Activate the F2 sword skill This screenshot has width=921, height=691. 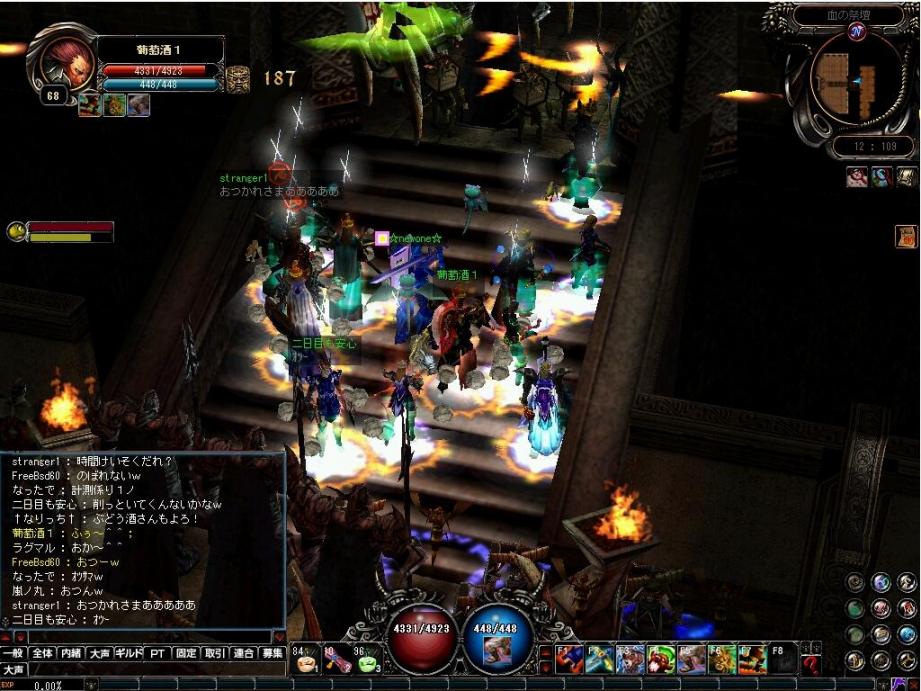click(x=600, y=659)
